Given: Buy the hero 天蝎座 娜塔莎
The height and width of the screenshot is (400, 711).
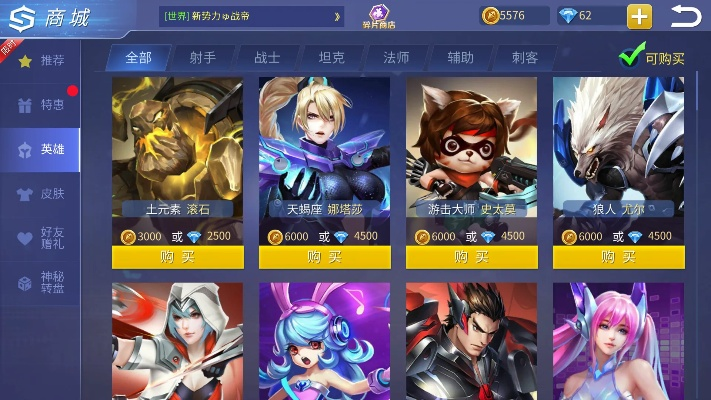Looking at the screenshot, I should pyautogui.click(x=324, y=257).
